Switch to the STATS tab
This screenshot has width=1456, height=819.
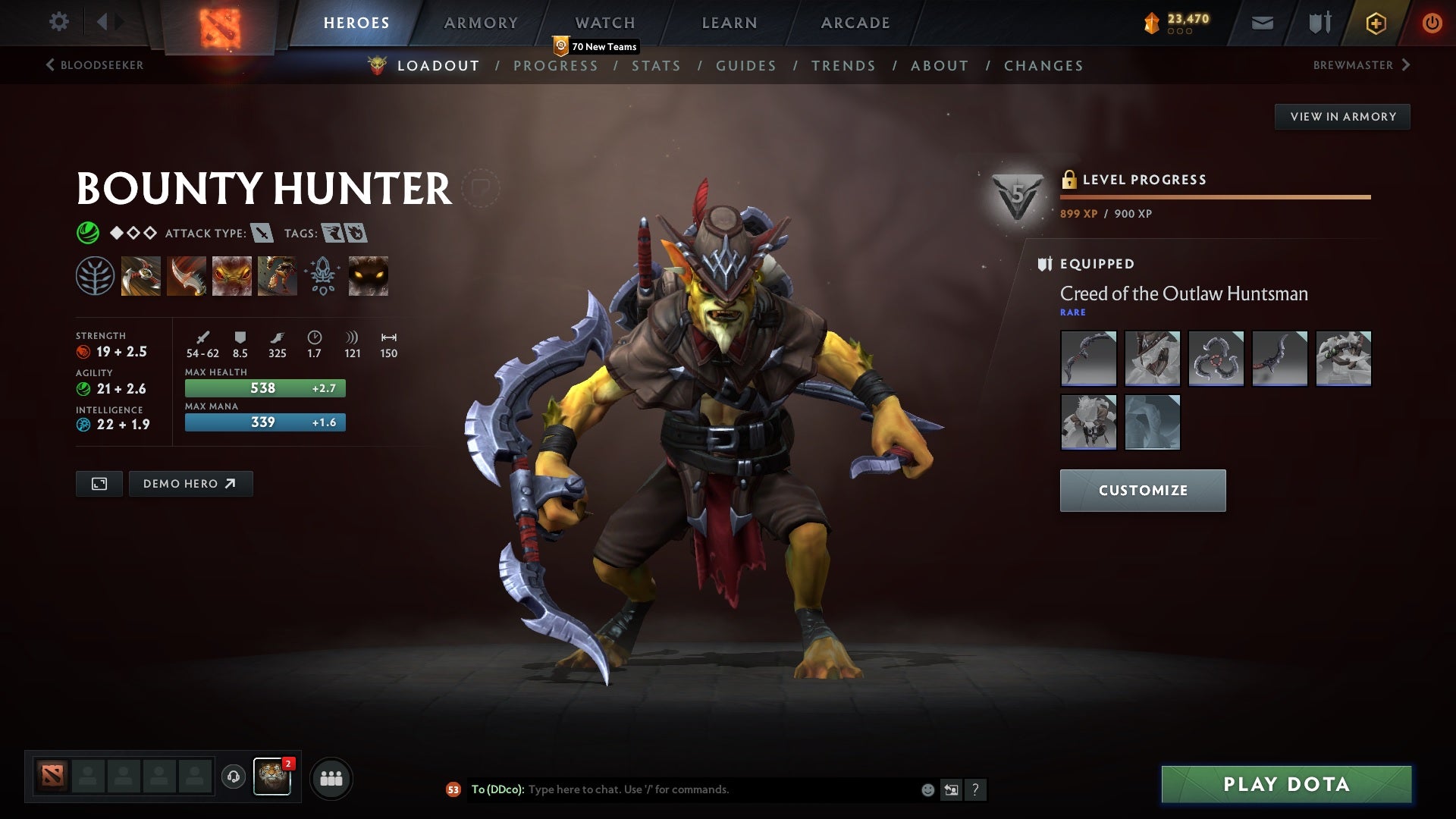click(657, 65)
